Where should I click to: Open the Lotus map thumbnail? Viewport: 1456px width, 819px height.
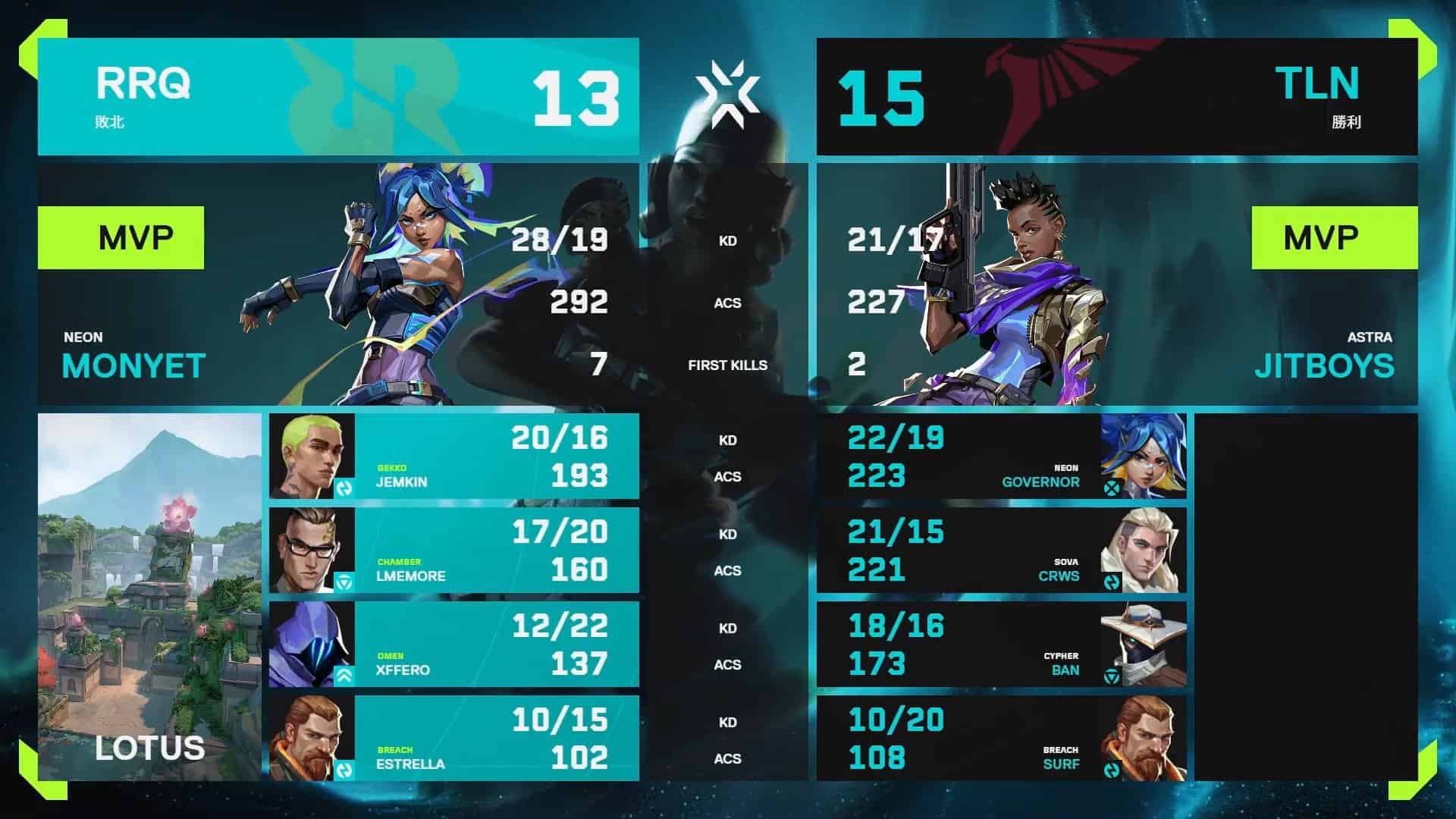(149, 597)
